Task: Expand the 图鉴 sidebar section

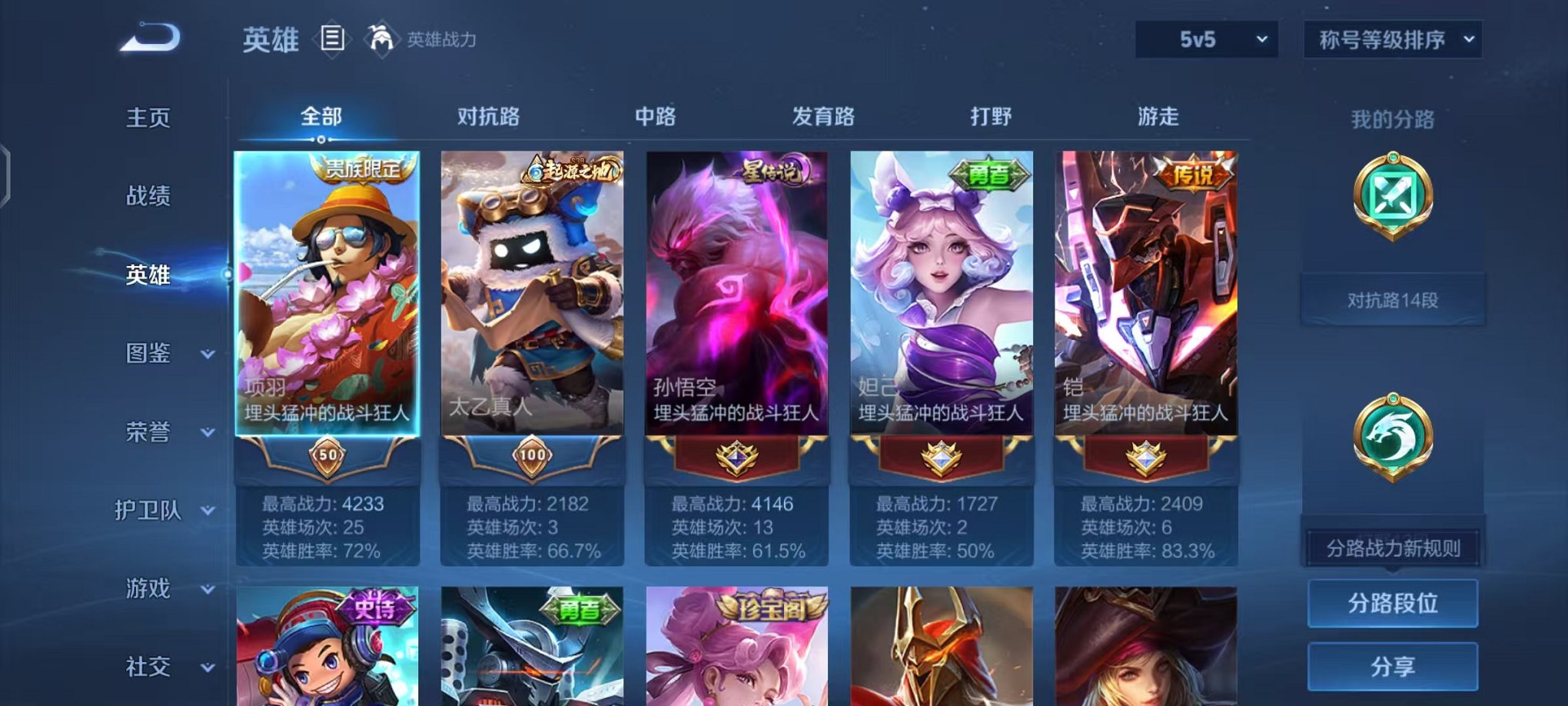Action: coord(149,354)
